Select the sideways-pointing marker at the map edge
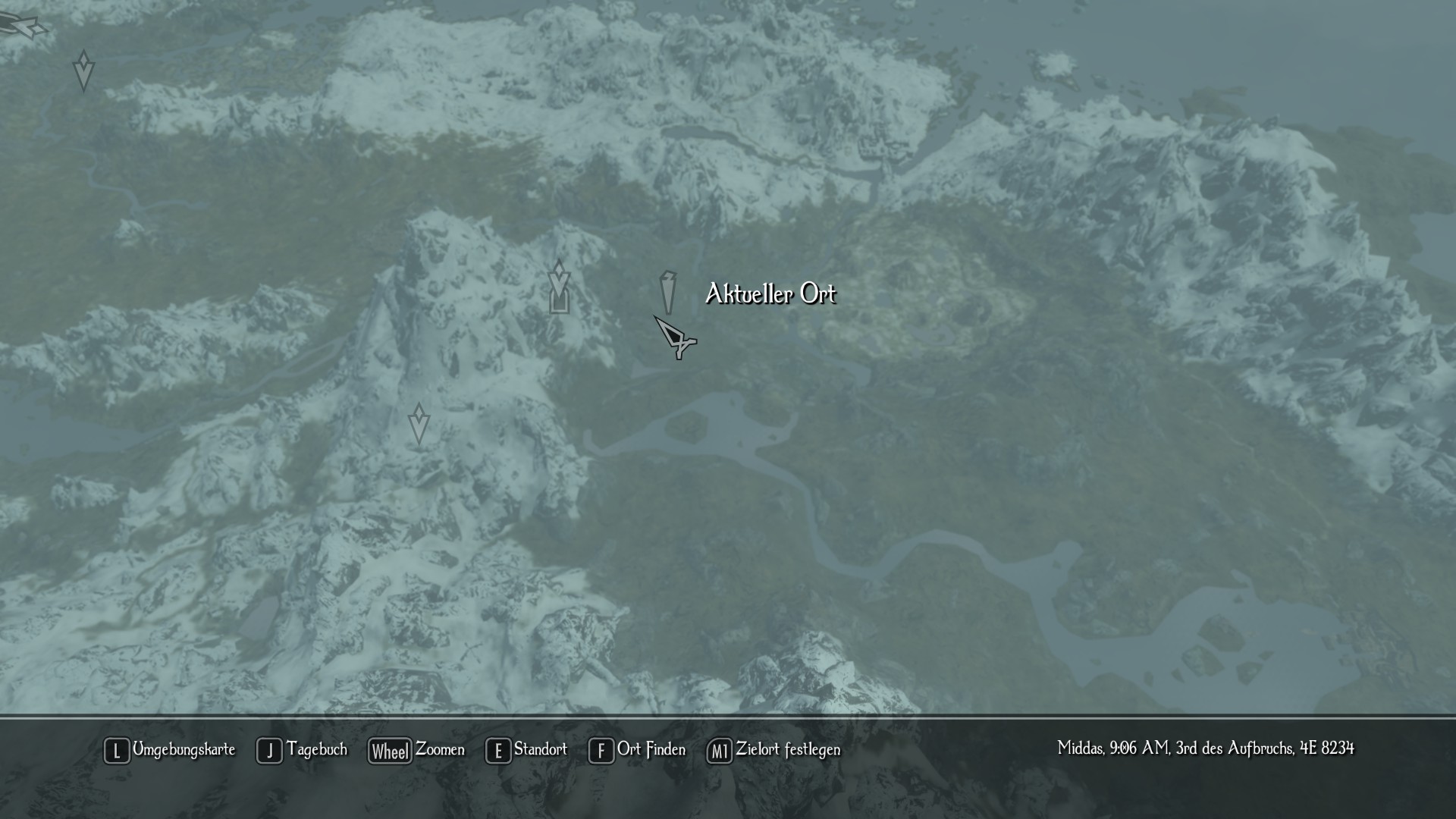Viewport: 1456px width, 819px height. 23,27
